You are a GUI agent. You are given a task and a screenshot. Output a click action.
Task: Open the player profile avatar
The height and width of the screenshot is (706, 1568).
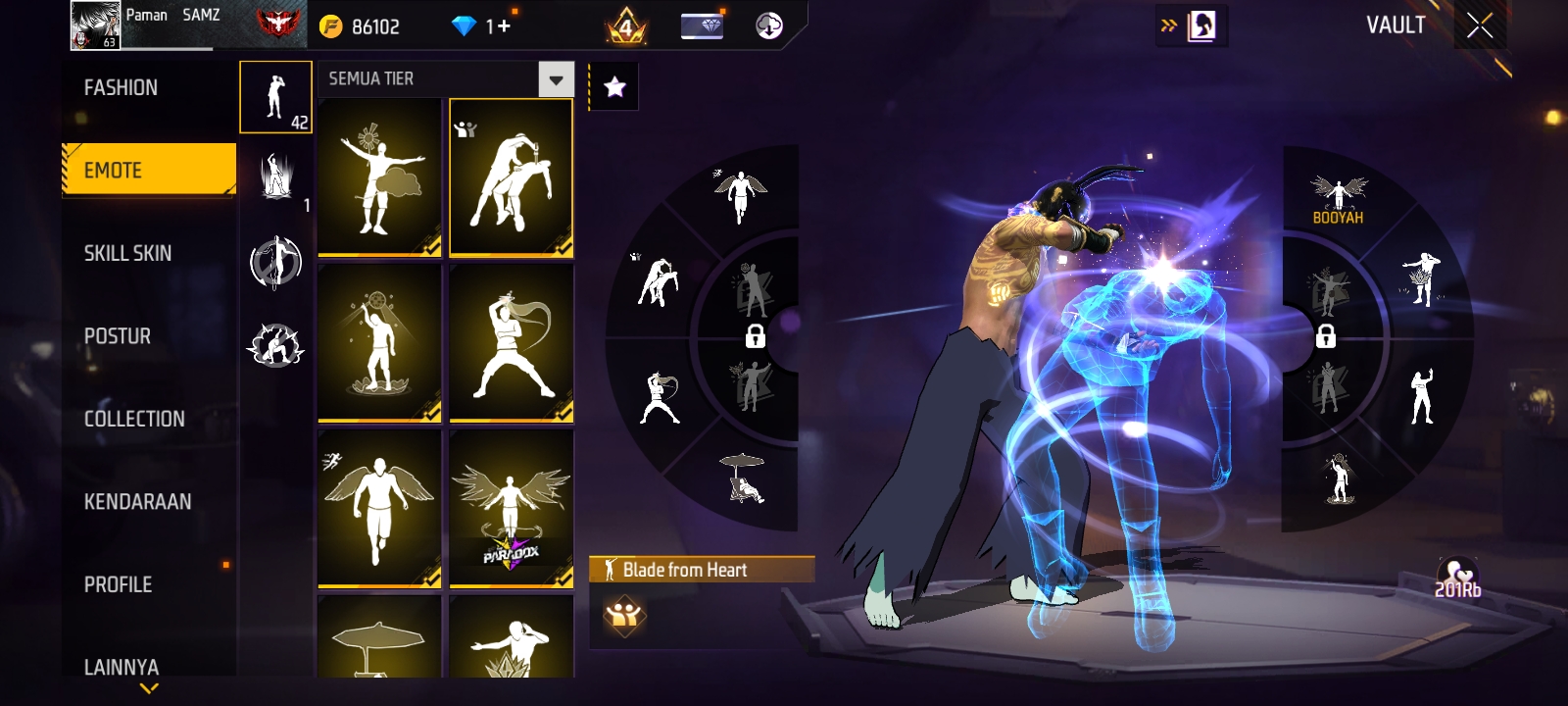[95, 25]
